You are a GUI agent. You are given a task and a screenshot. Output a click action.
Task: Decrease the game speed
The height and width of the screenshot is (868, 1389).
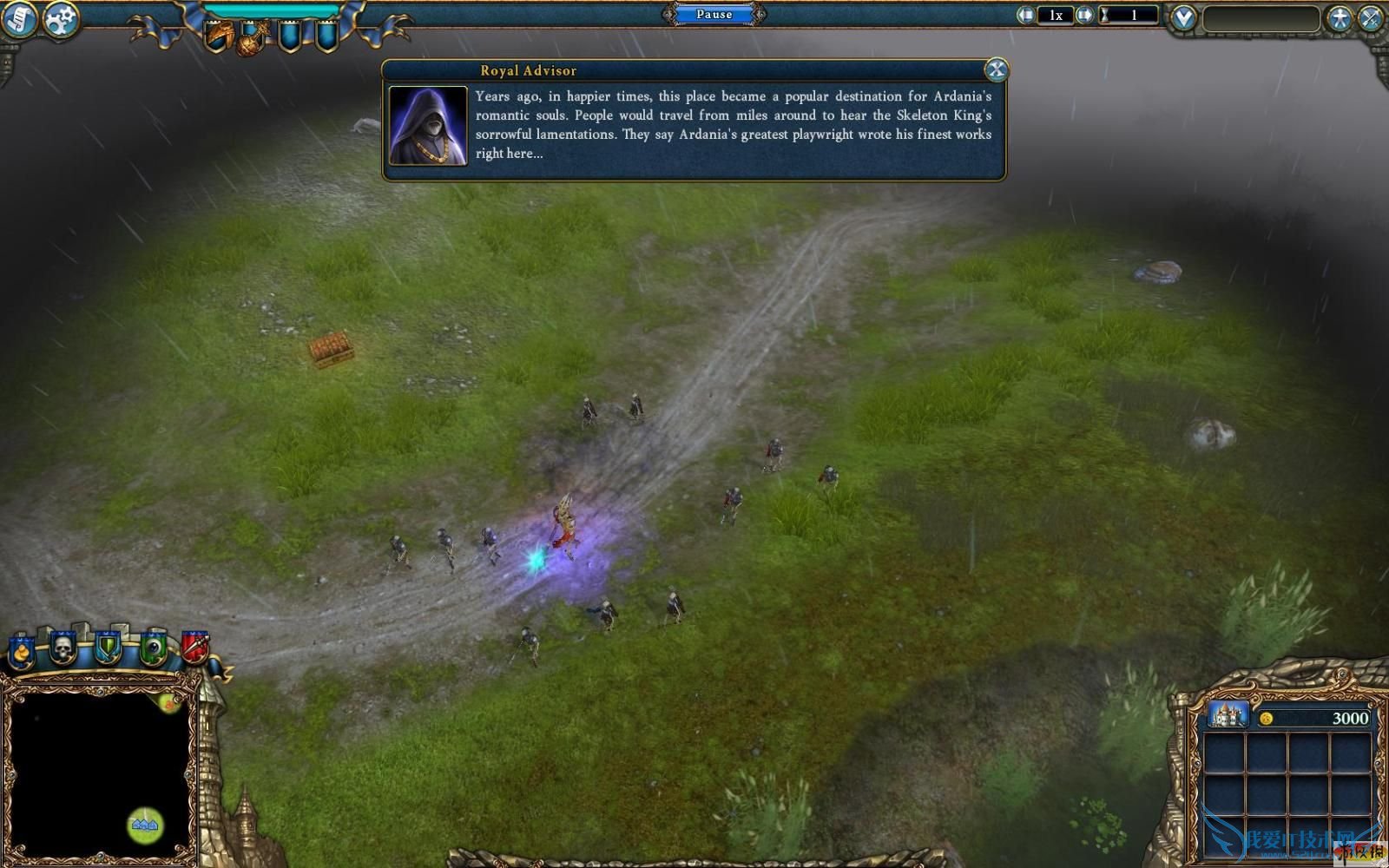[1026, 15]
